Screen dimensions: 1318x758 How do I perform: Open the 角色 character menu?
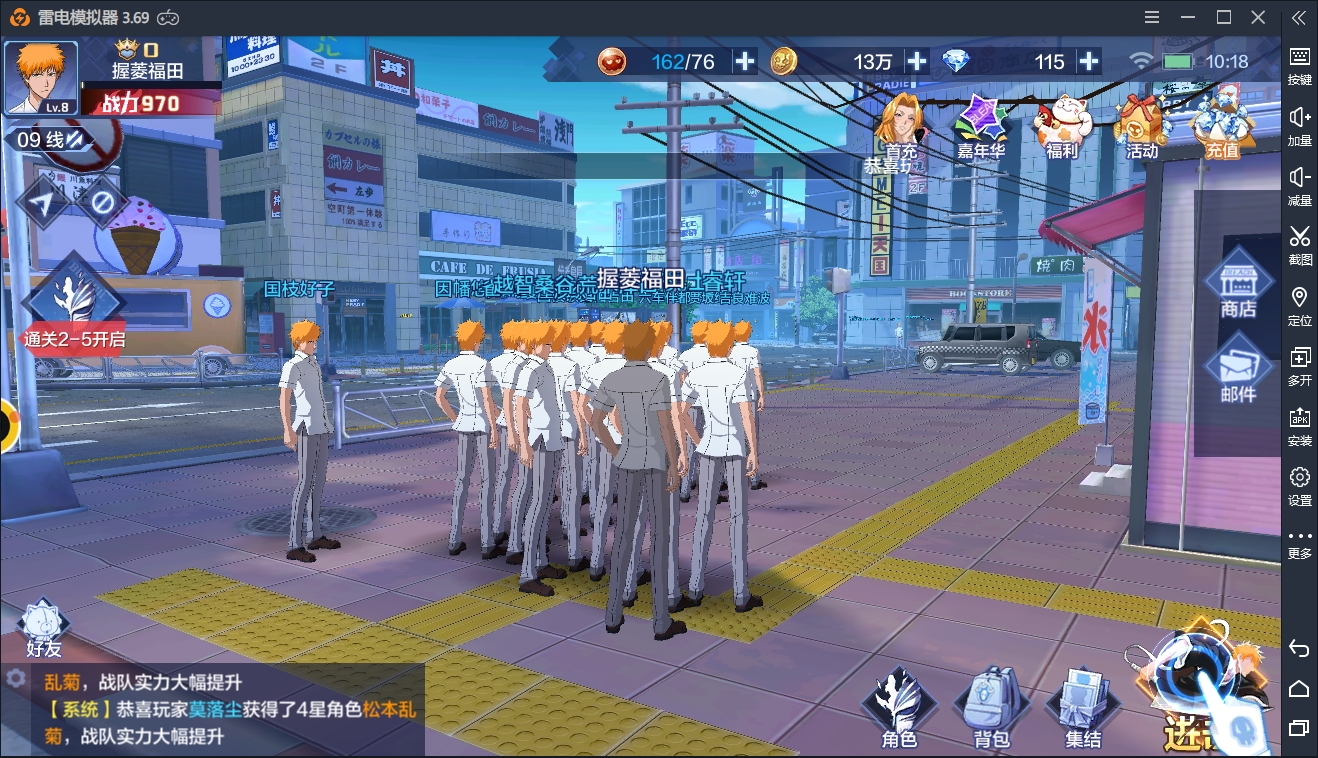(x=899, y=707)
